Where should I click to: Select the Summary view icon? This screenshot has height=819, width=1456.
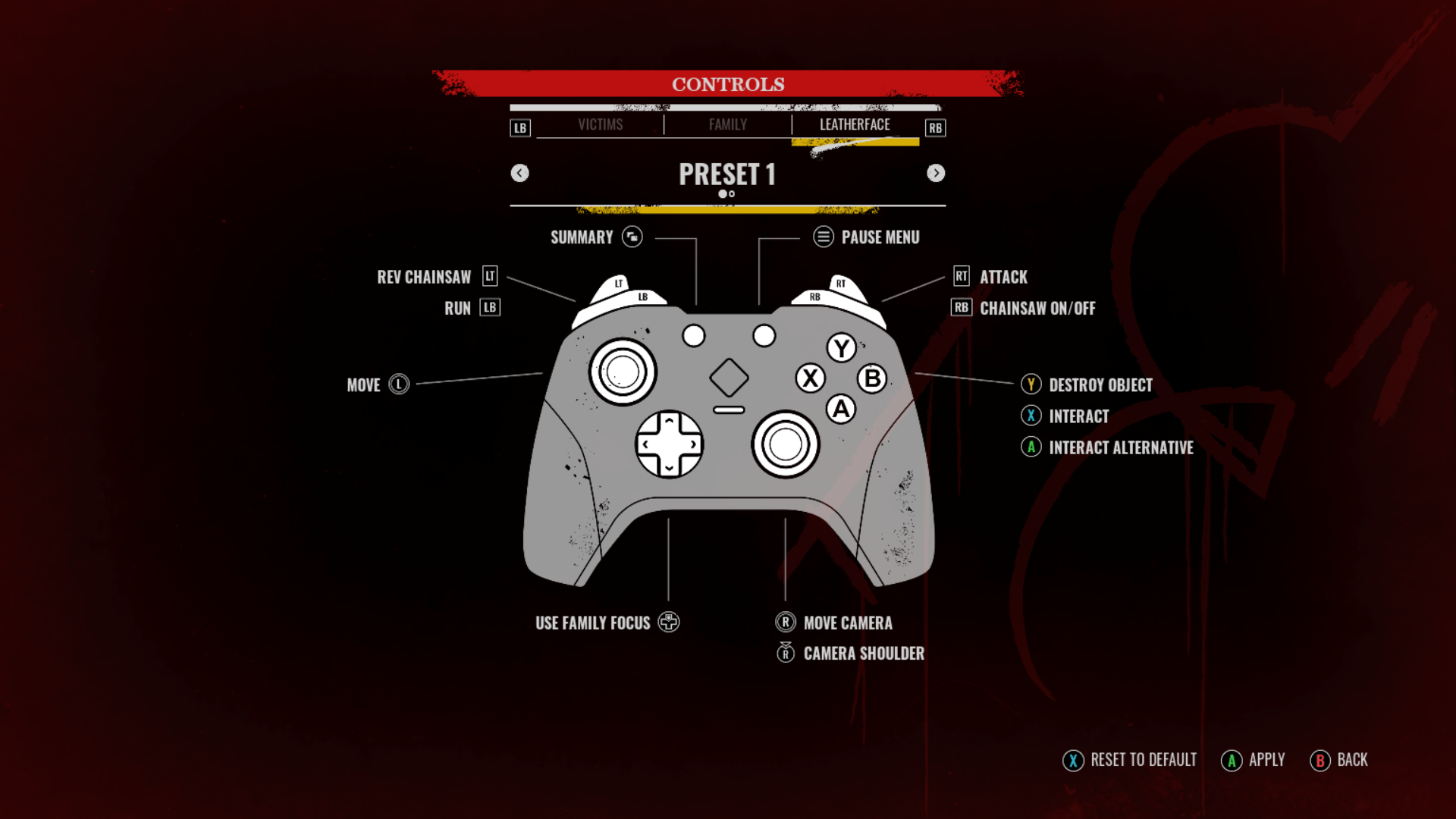(x=631, y=237)
